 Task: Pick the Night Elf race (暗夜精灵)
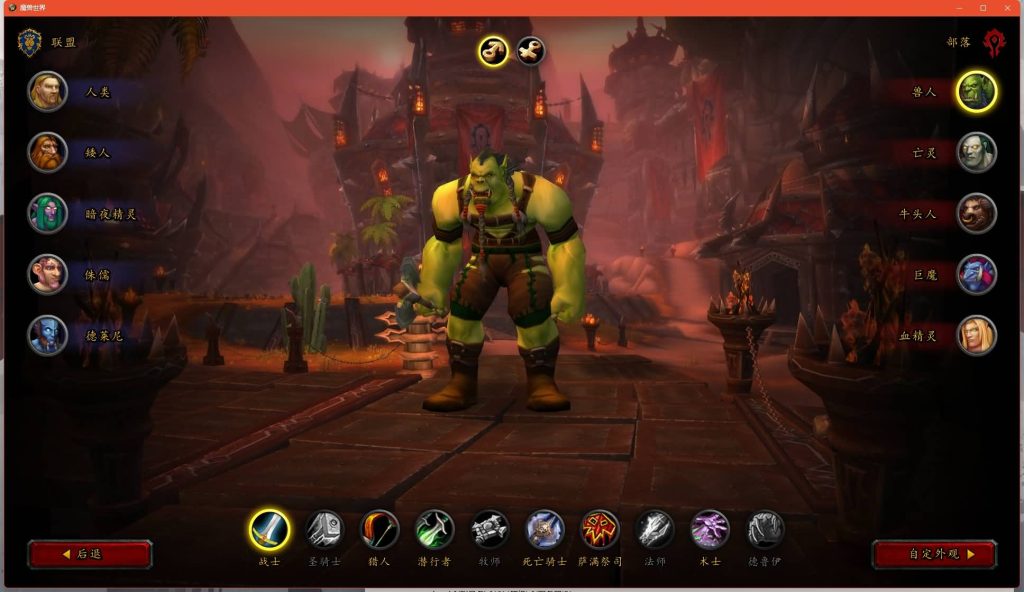(48, 213)
